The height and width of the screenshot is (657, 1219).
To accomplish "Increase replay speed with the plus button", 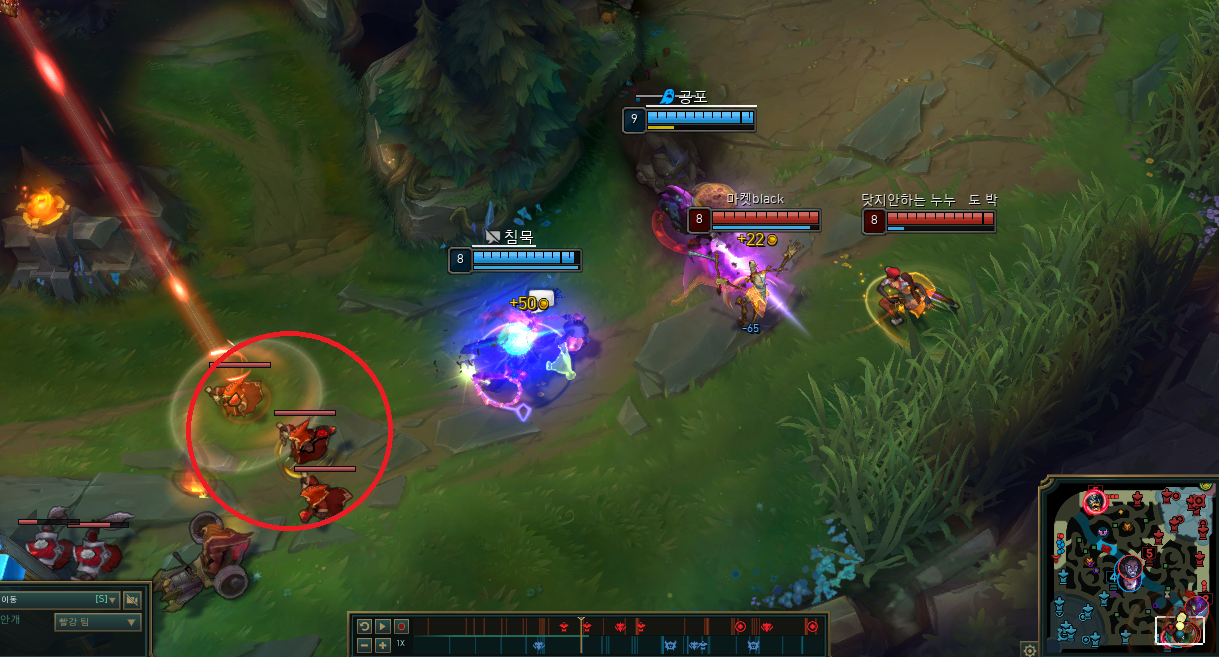I will (x=383, y=645).
